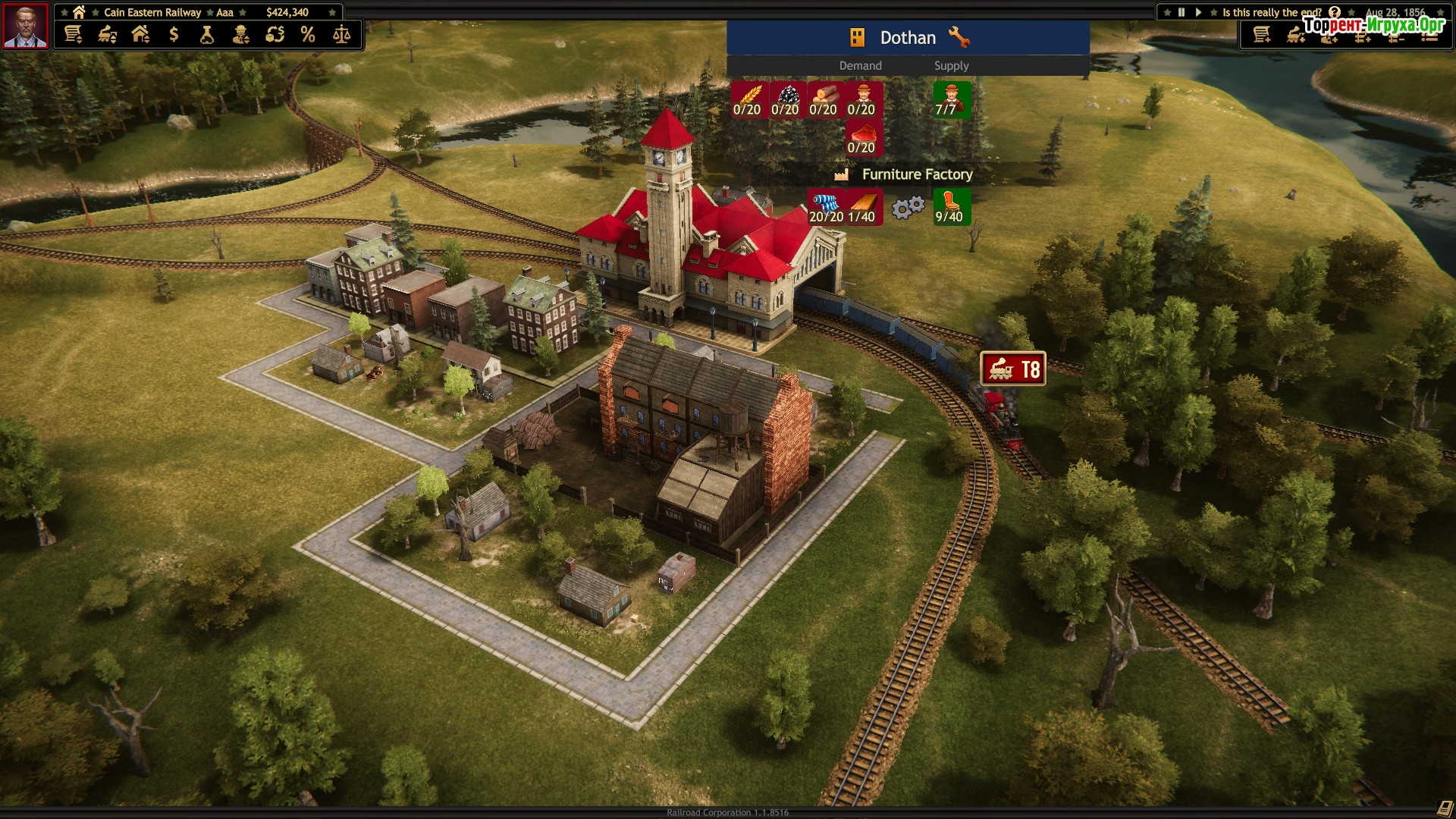
Task: Open the locomotive list in left toolbar
Action: tap(107, 34)
